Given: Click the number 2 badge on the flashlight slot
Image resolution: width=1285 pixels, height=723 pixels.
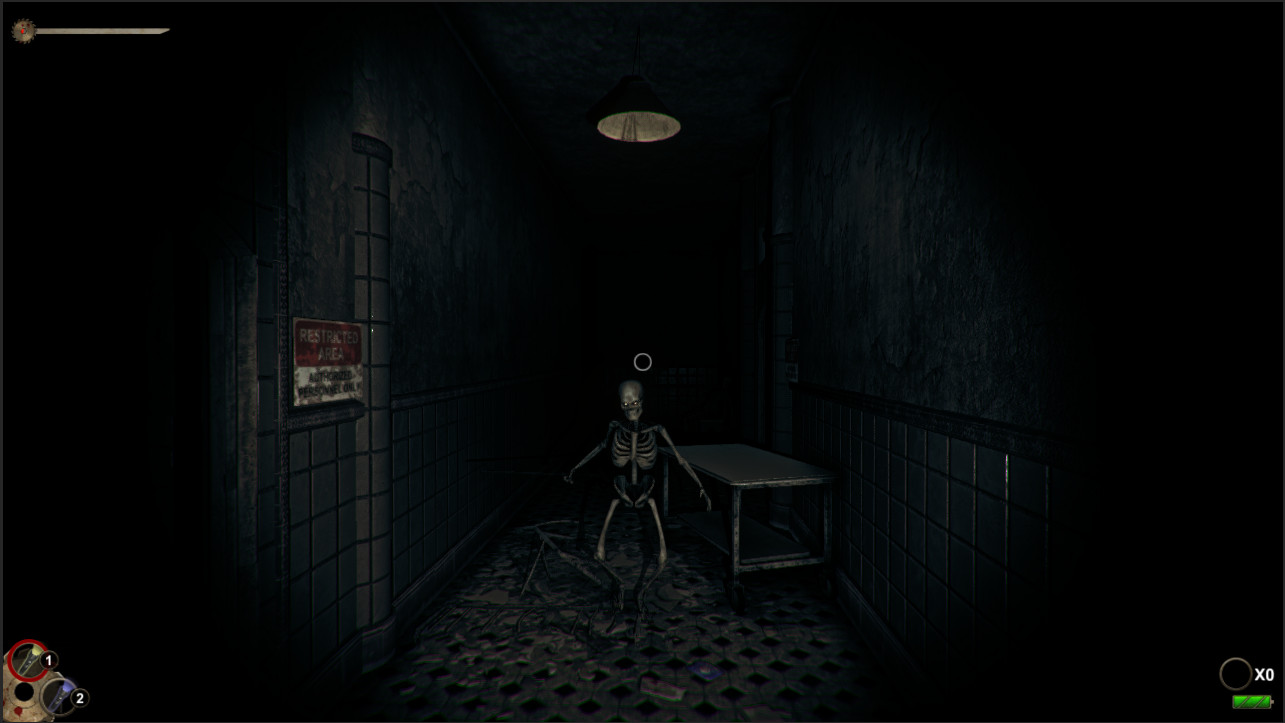Looking at the screenshot, I should 78,700.
